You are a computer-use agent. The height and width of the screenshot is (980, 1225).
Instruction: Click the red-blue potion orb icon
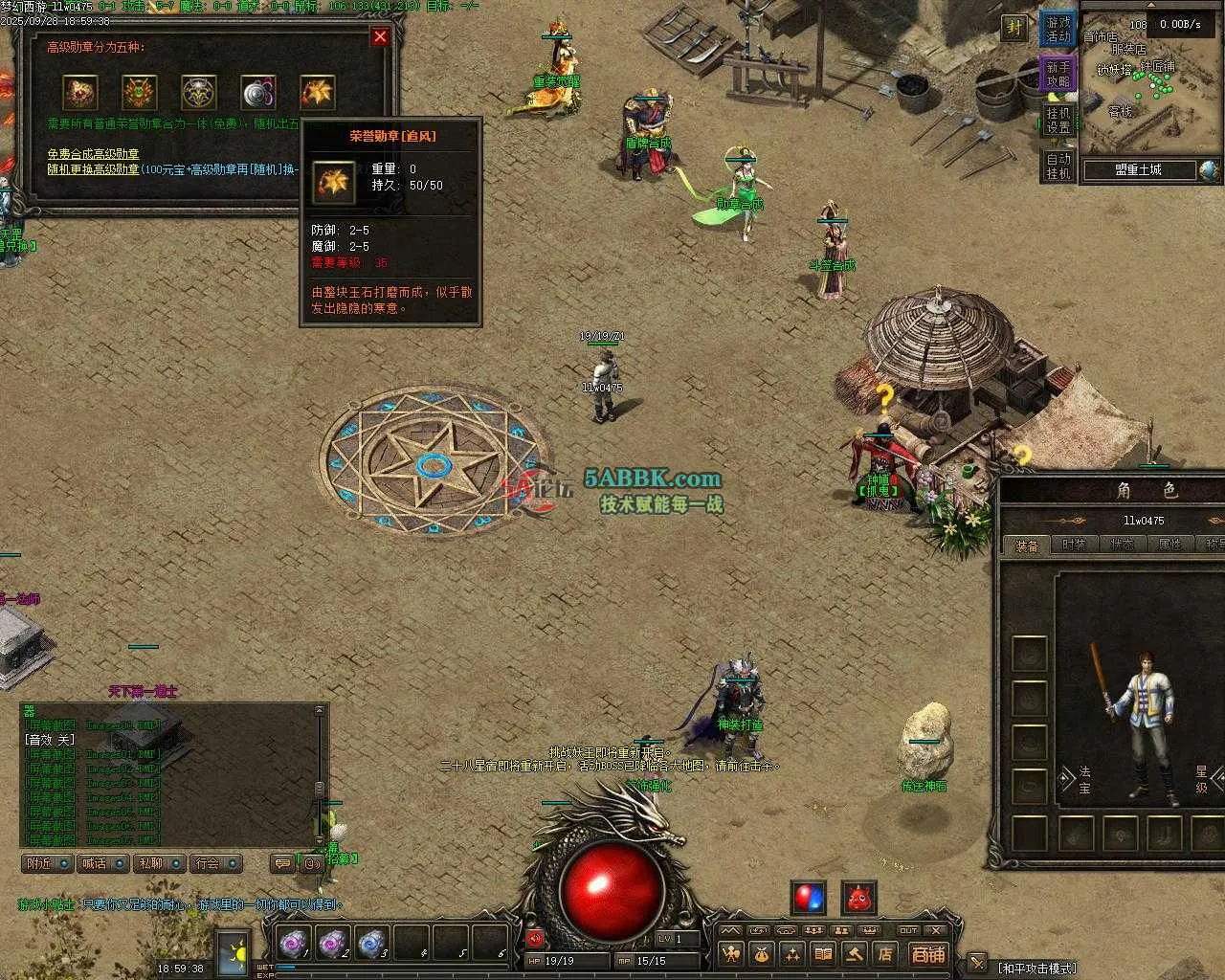click(808, 898)
